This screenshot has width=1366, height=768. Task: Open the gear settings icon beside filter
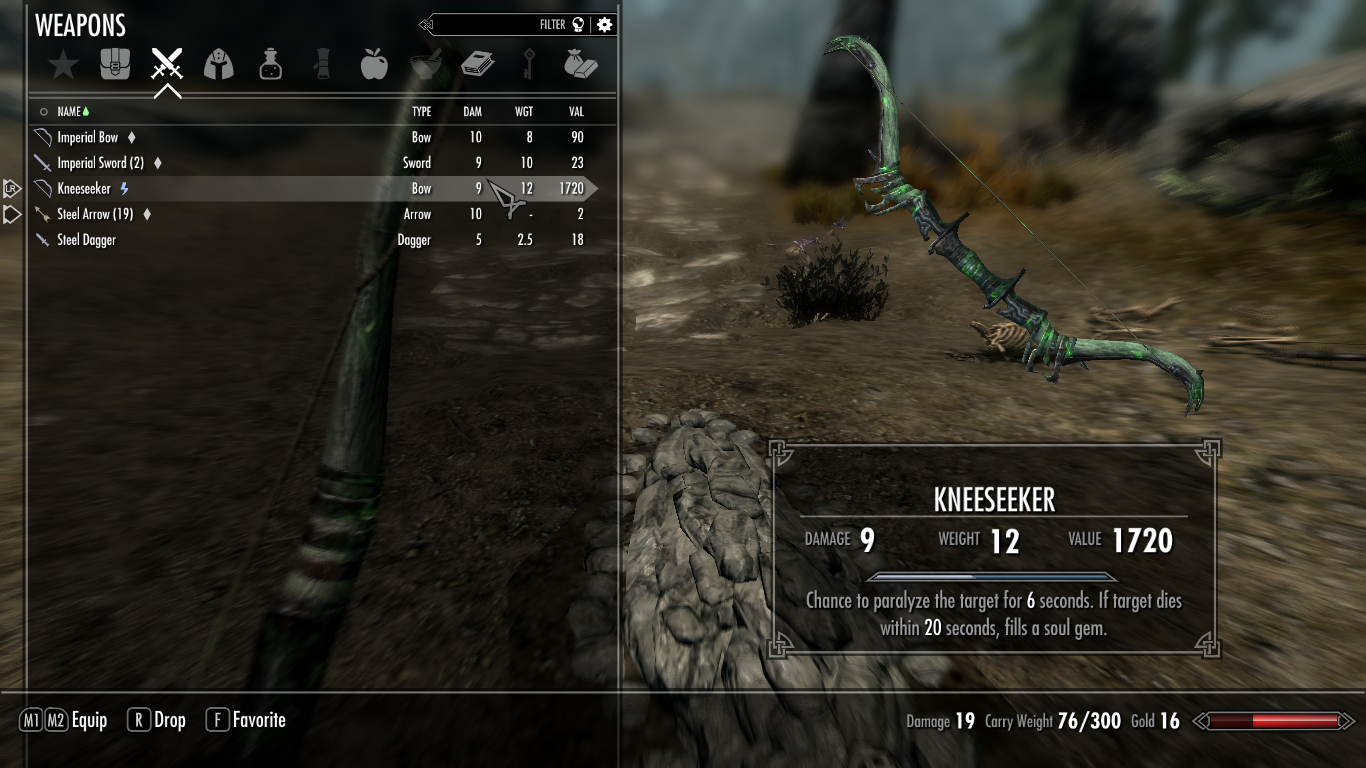pyautogui.click(x=604, y=25)
